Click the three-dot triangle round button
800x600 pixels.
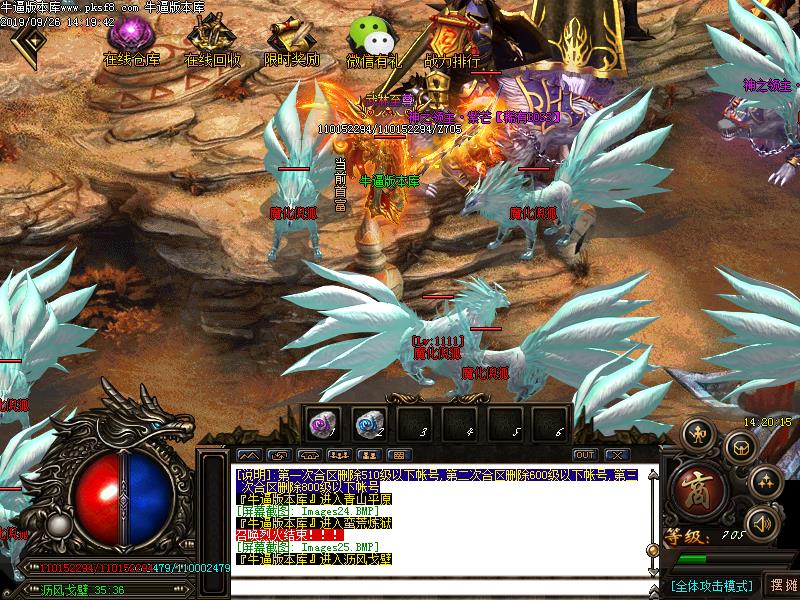click(x=765, y=479)
